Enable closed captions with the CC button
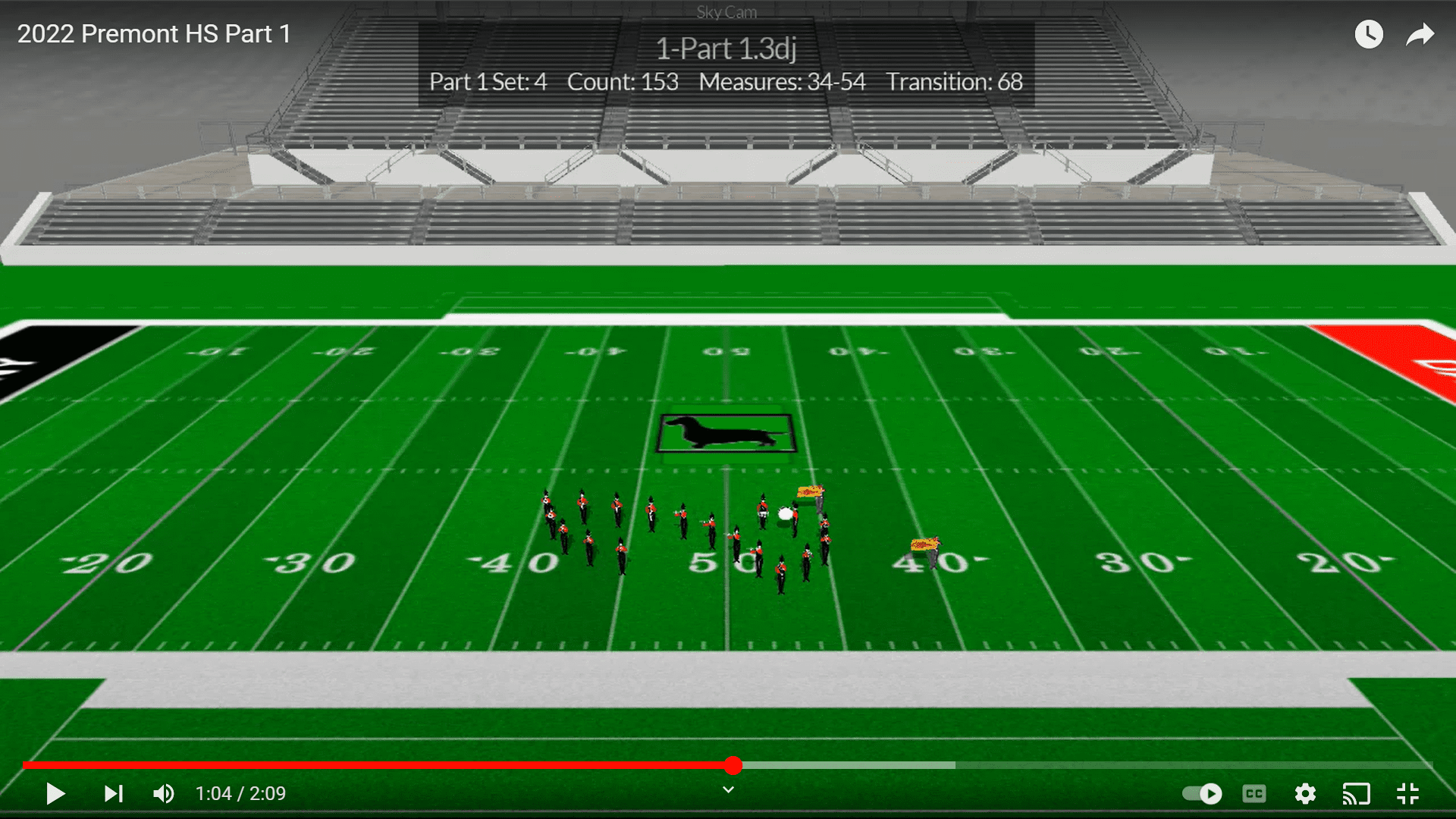Image resolution: width=1456 pixels, height=819 pixels. pos(1254,793)
